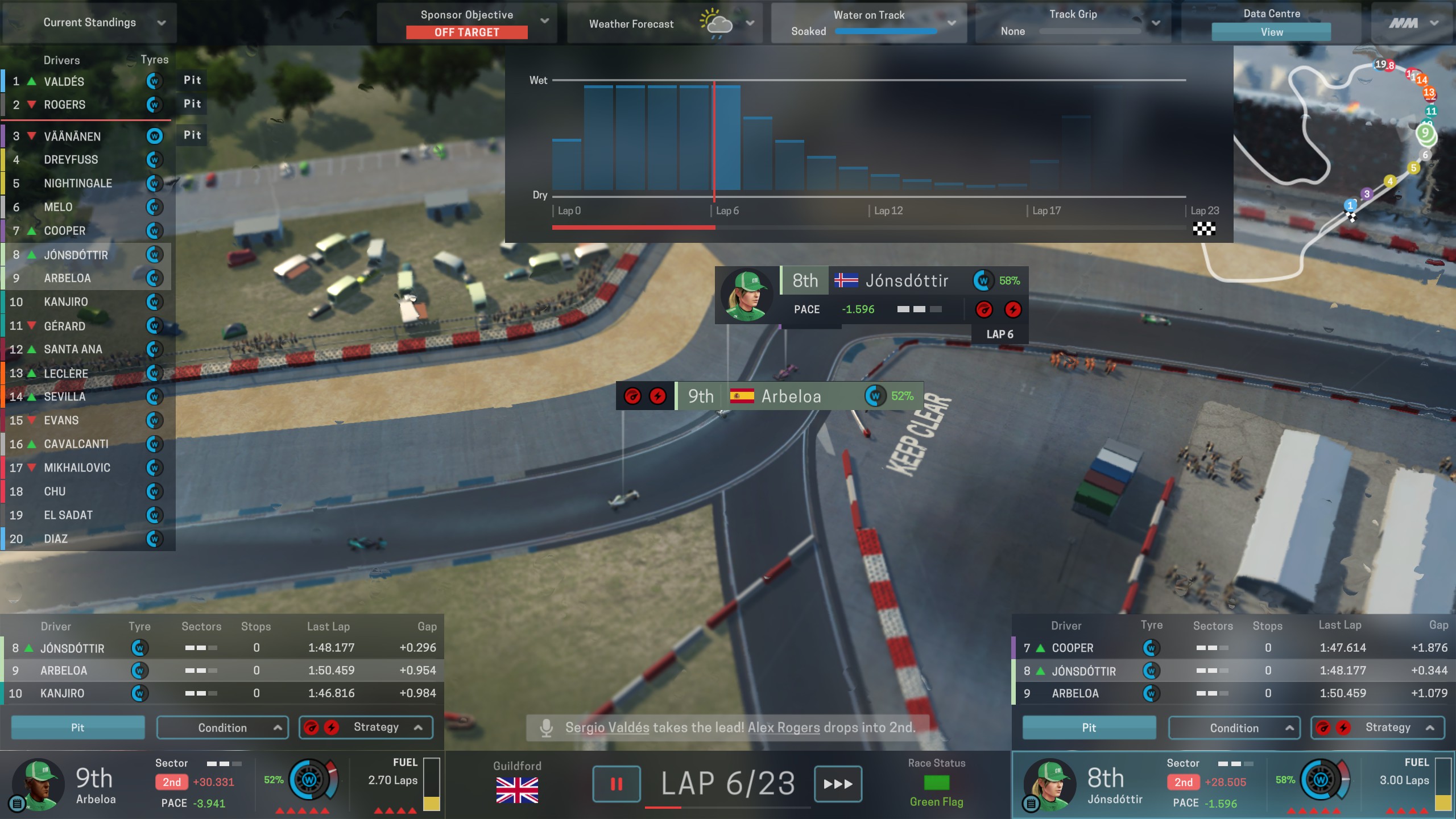Open the MM logo menu
The width and height of the screenshot is (1456, 819).
[x=1413, y=23]
